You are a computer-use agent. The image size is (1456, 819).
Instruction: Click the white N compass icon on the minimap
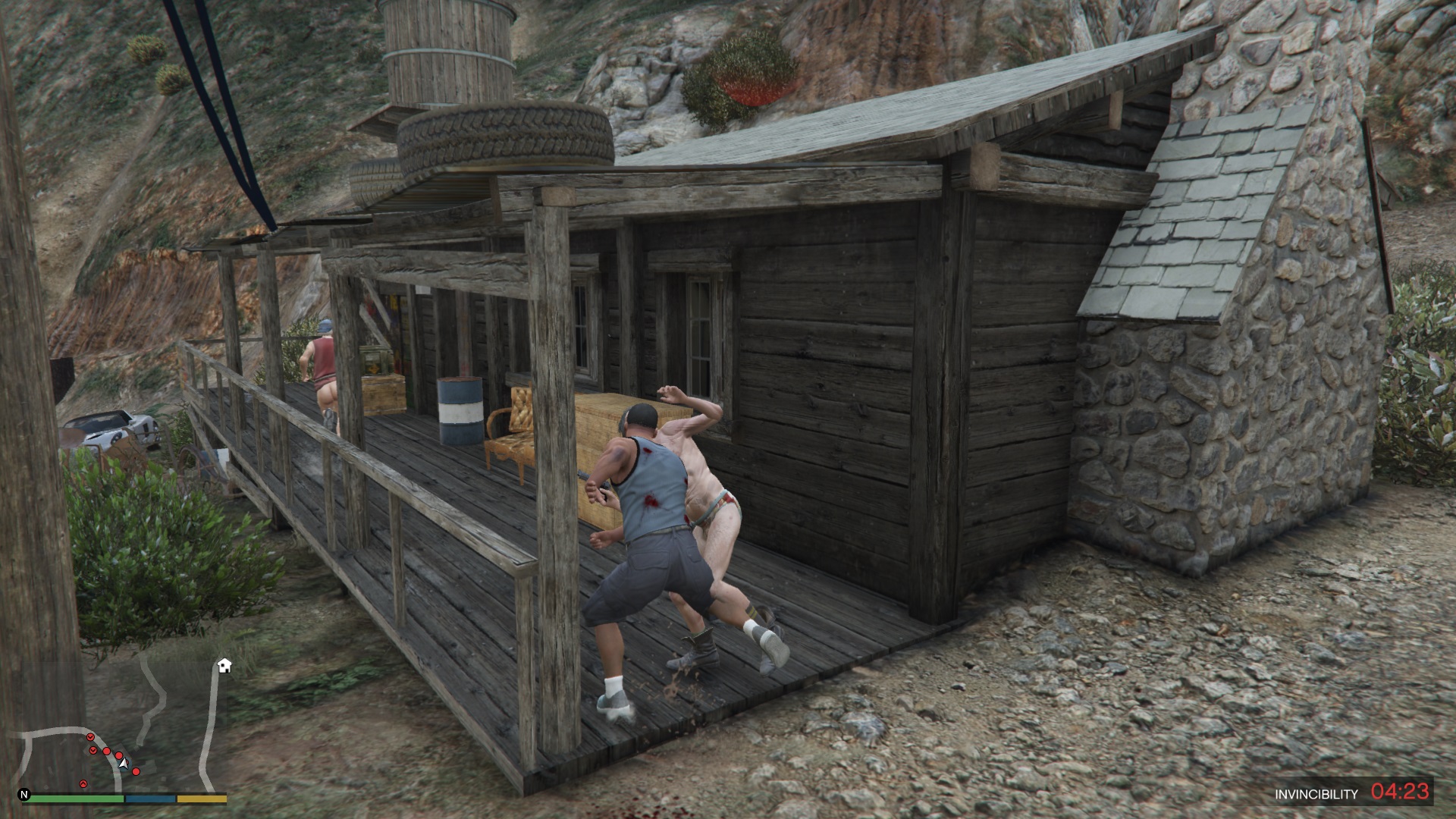[x=24, y=795]
